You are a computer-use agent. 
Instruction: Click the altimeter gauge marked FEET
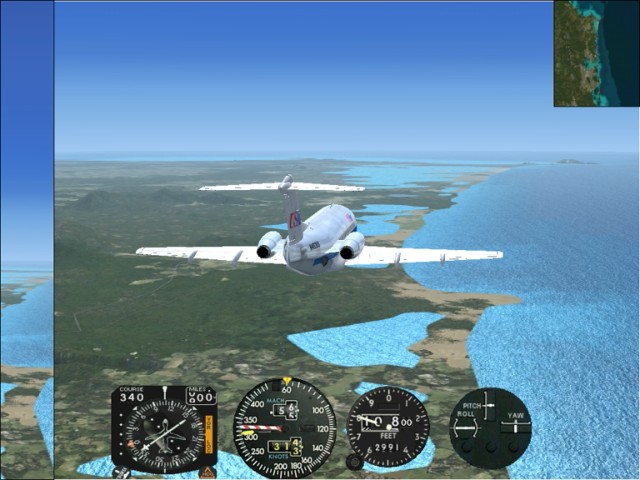(388, 427)
